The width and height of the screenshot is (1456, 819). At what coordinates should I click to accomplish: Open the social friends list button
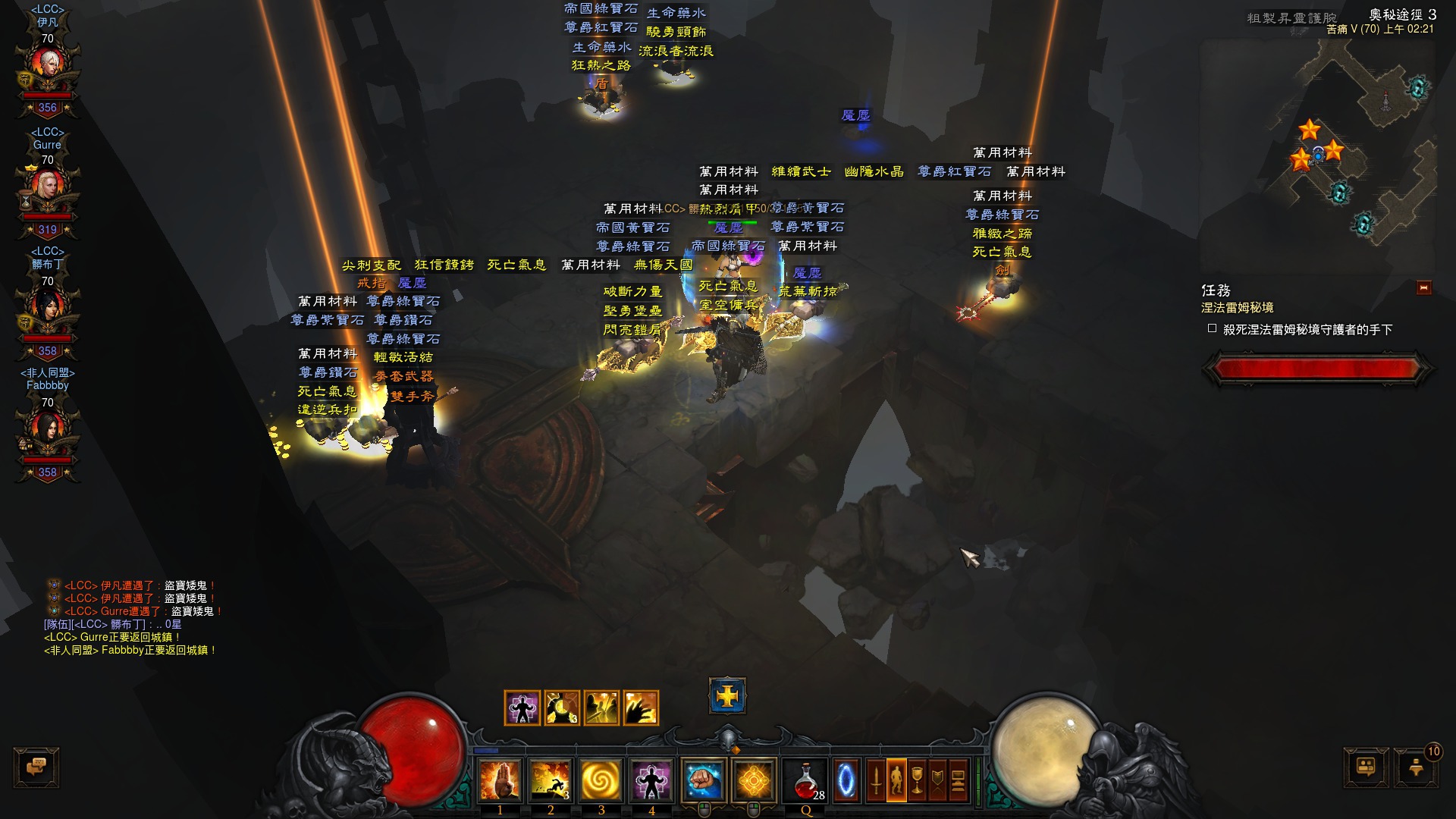point(1367,767)
